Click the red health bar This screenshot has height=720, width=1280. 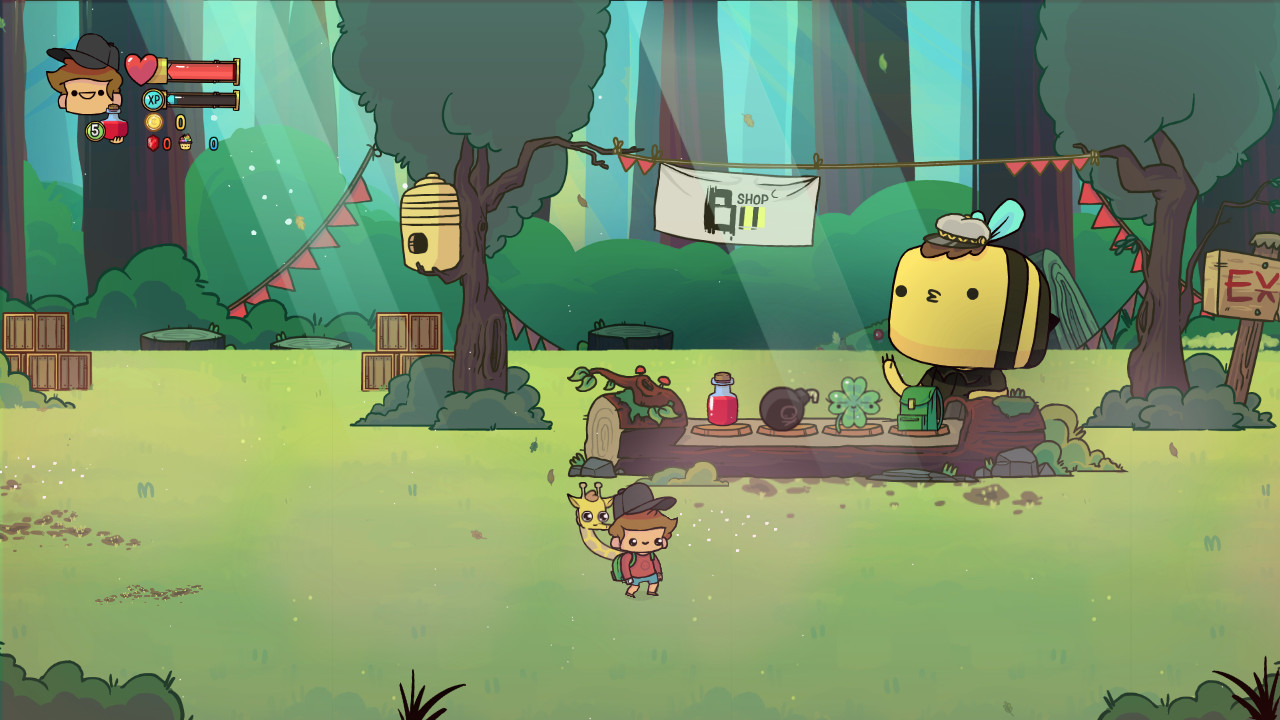click(200, 71)
